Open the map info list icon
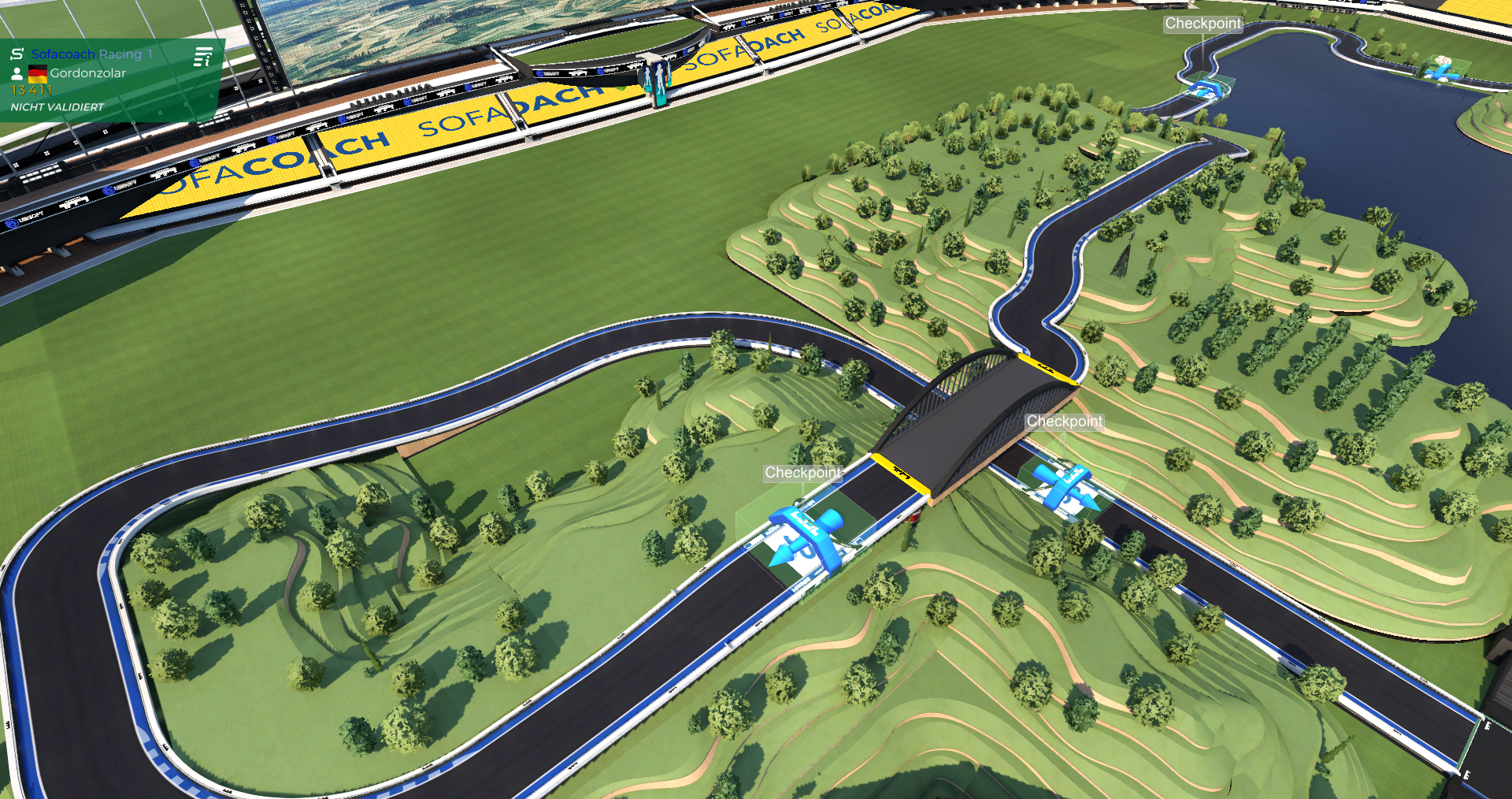Screen dimensions: 1512x799 click(x=203, y=57)
